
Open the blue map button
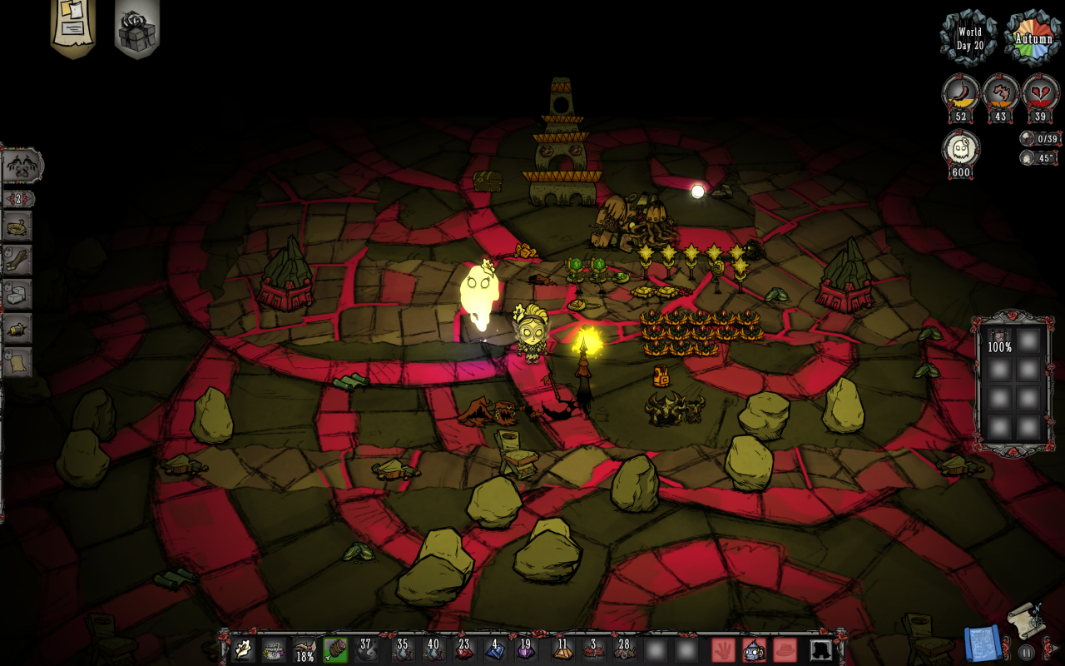981,645
